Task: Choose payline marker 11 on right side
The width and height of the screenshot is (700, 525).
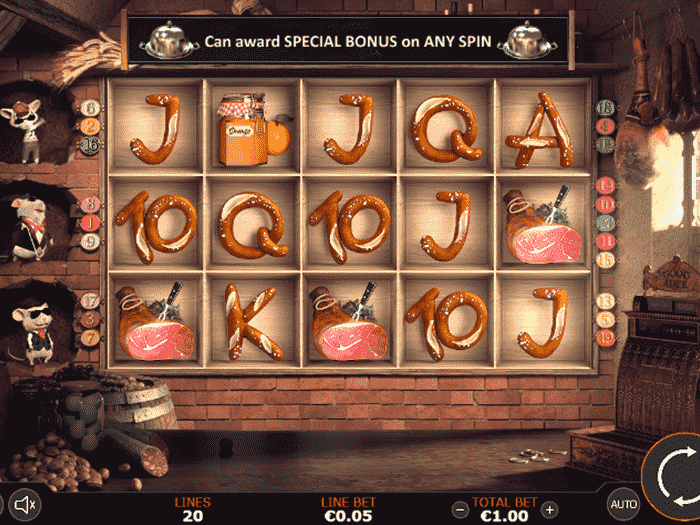Action: 604,241
